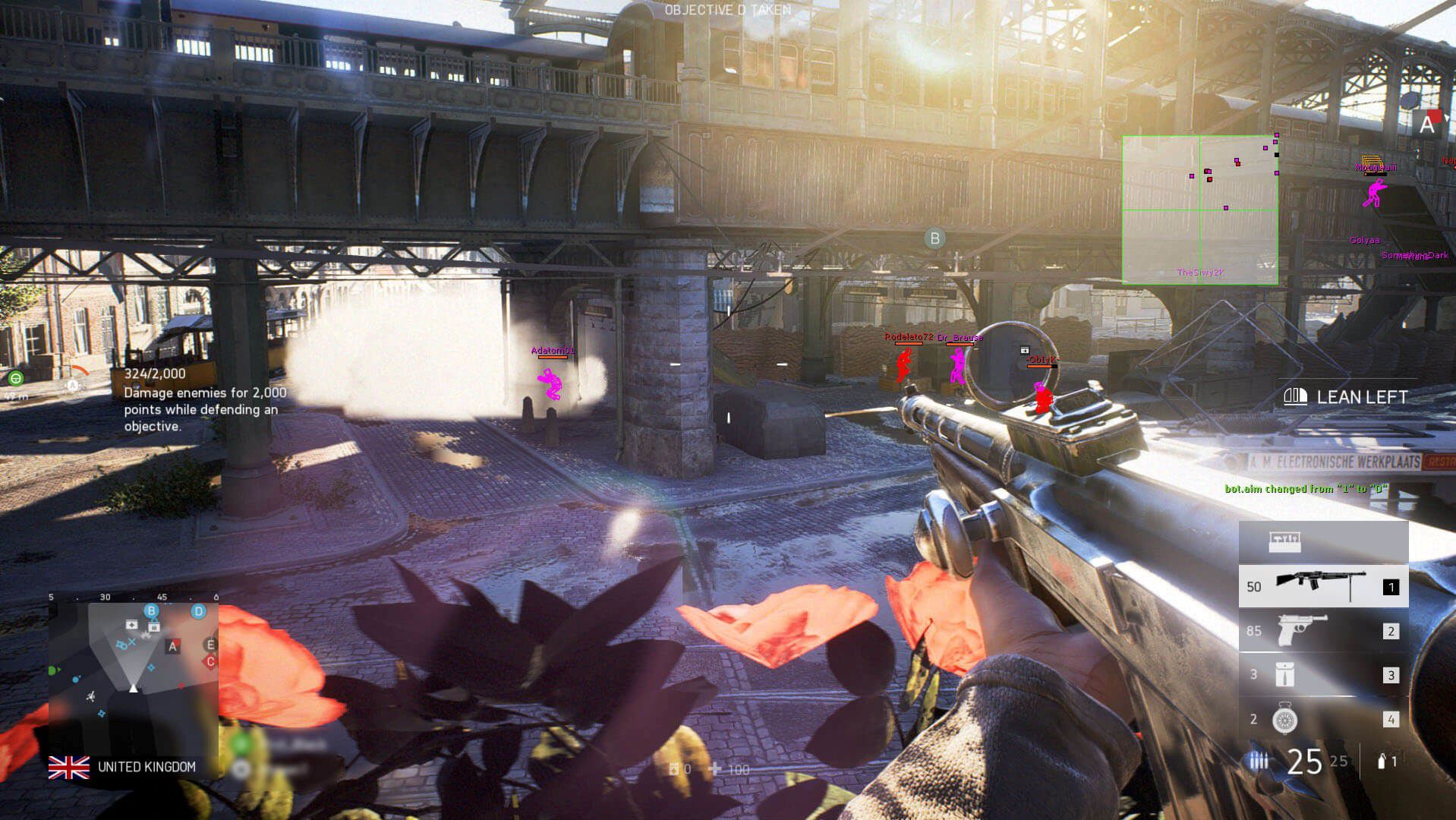The height and width of the screenshot is (820, 1456).
Task: Select objective A marker on the minimap
Action: 173,647
